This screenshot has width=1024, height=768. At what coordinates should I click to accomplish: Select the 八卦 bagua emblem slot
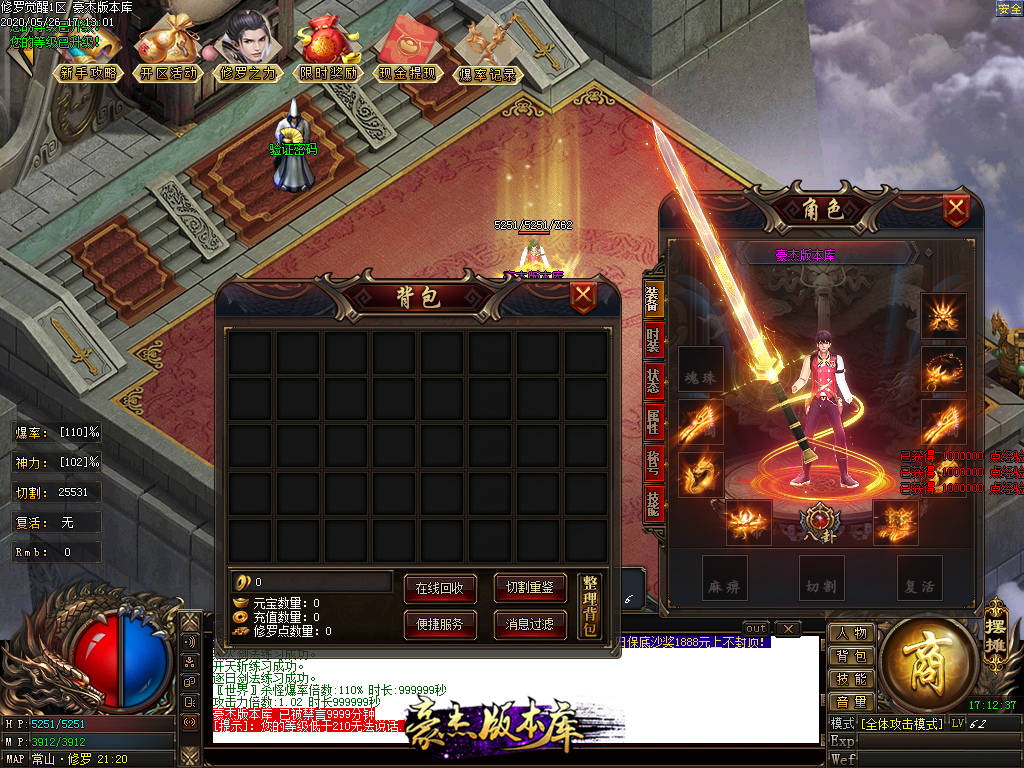point(819,522)
